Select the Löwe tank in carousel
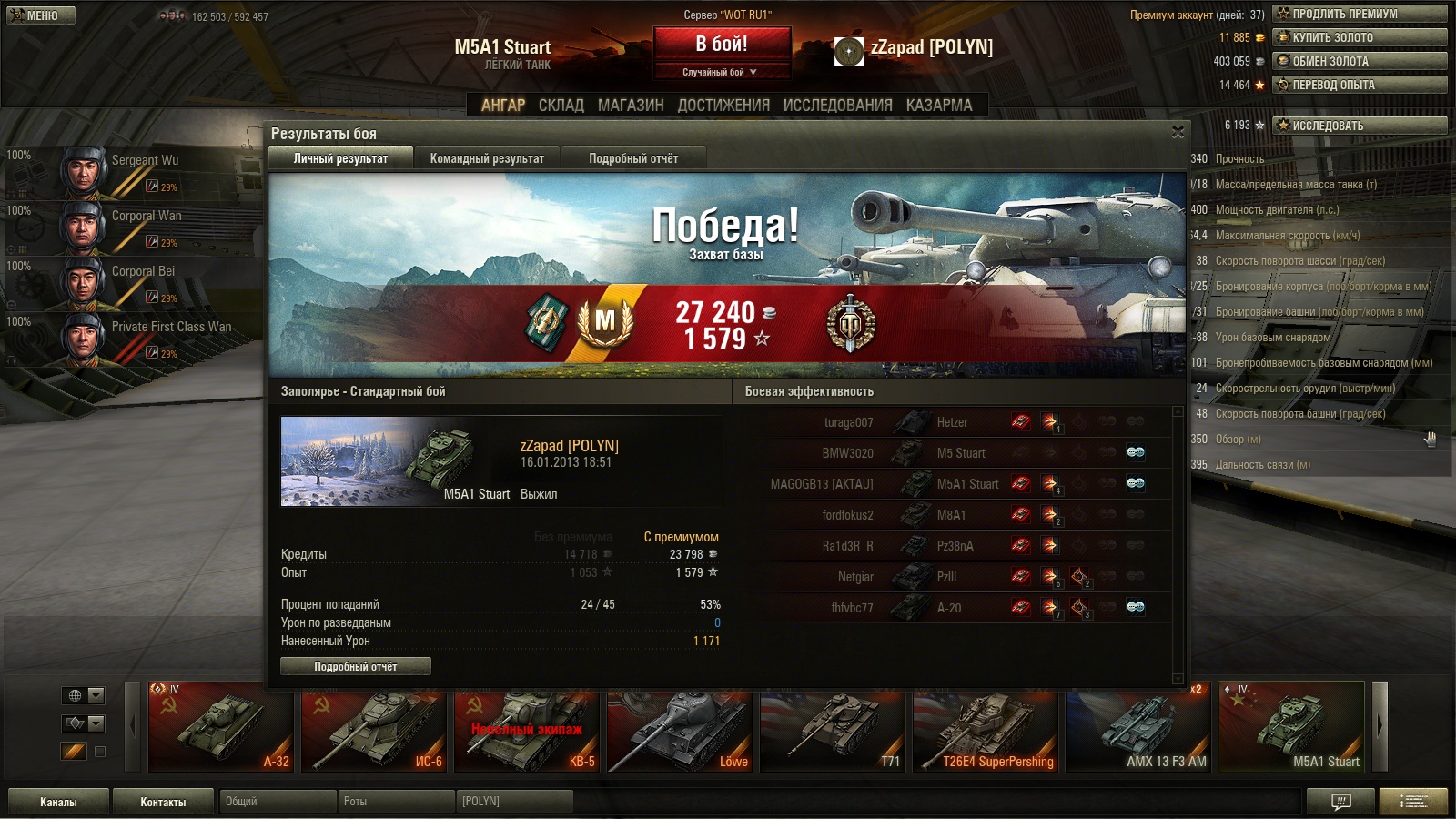 680,731
